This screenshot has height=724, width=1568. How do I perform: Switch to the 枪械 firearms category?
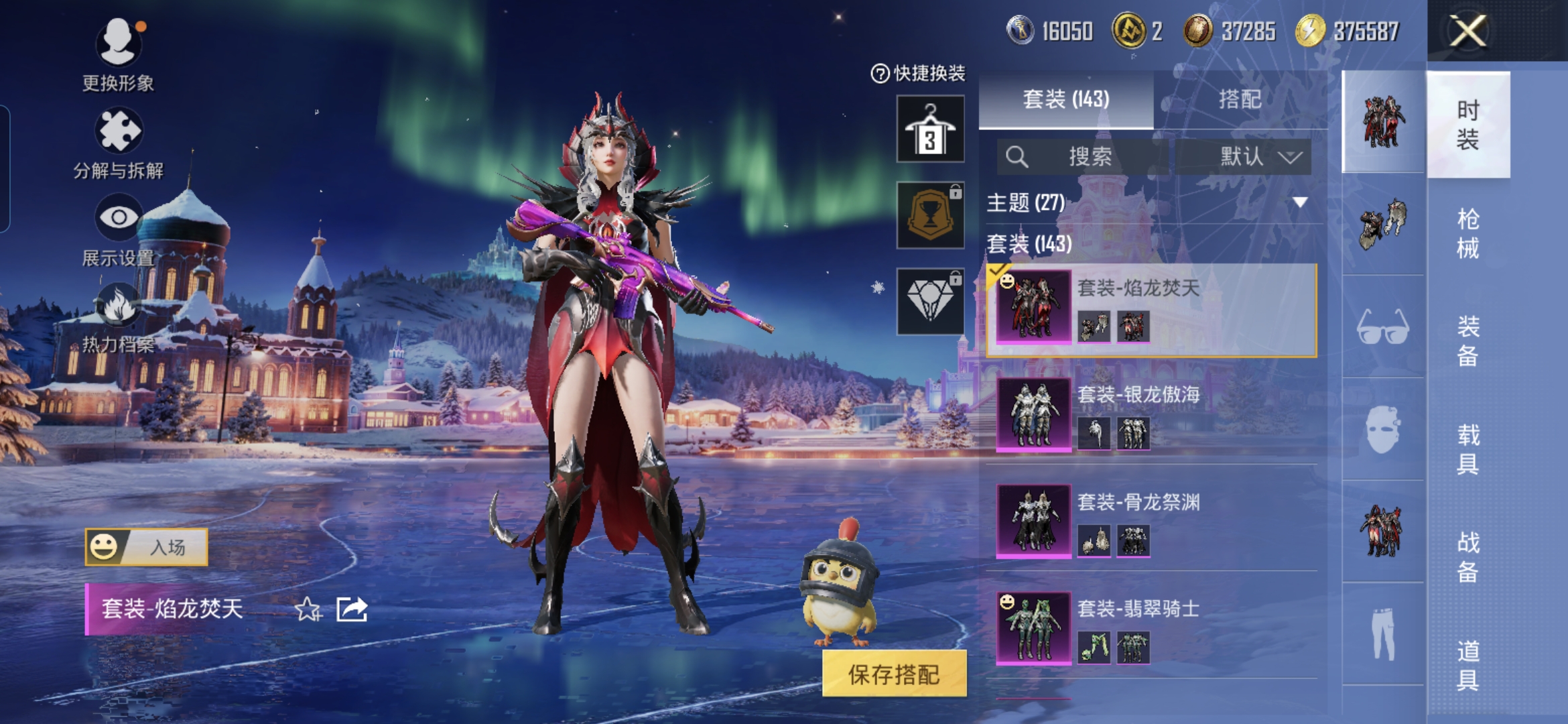1467,233
